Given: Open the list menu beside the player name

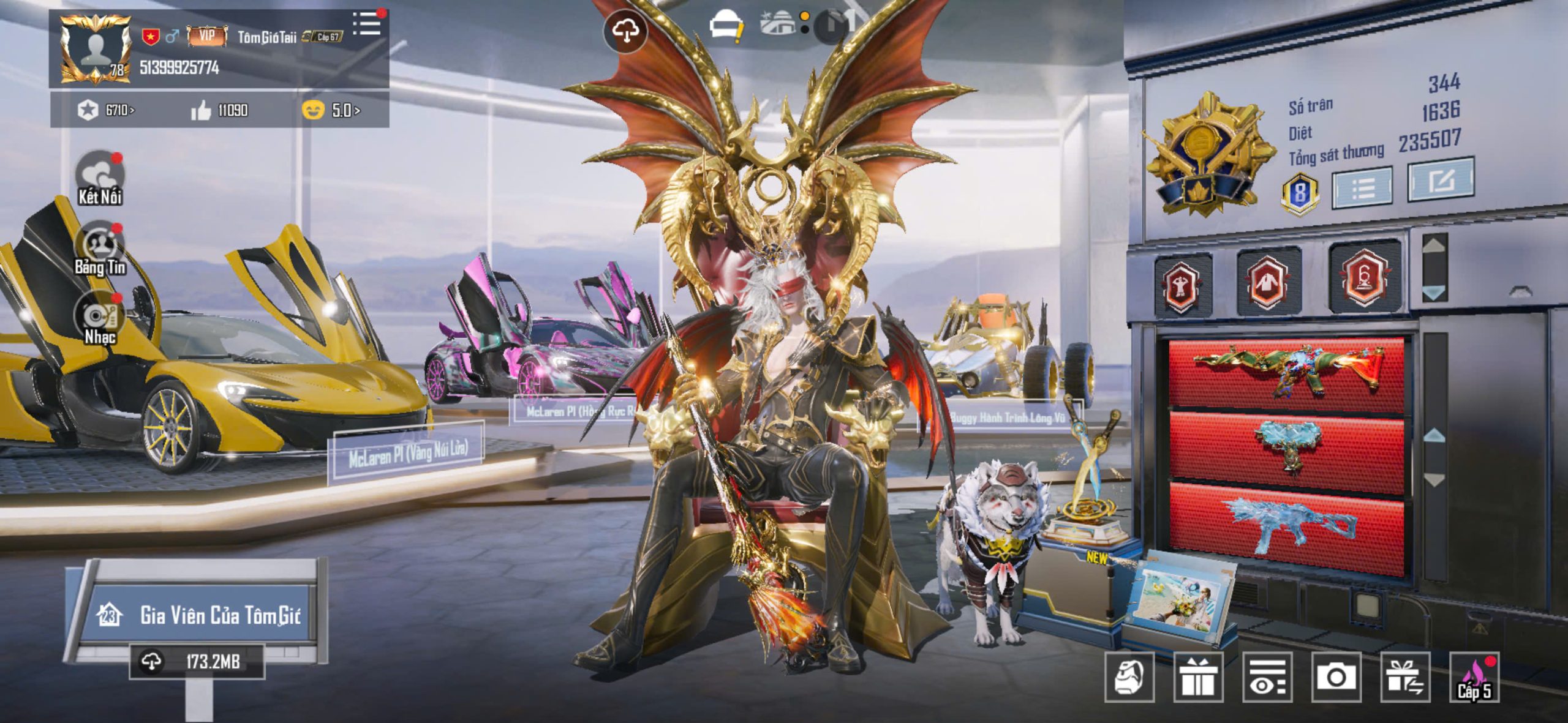Looking at the screenshot, I should (x=367, y=24).
